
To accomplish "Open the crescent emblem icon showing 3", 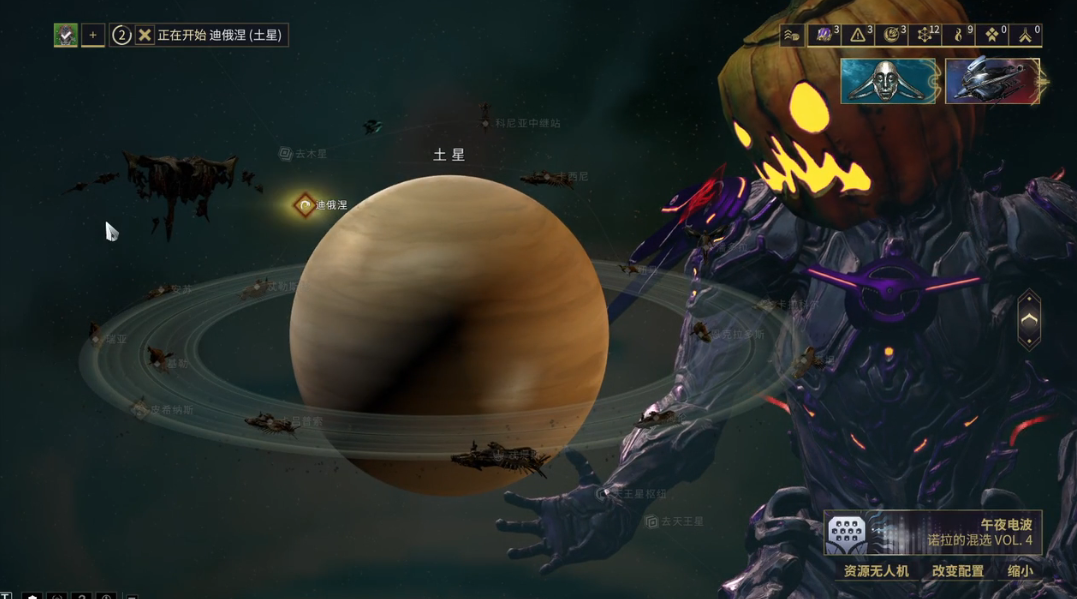I will coord(891,35).
